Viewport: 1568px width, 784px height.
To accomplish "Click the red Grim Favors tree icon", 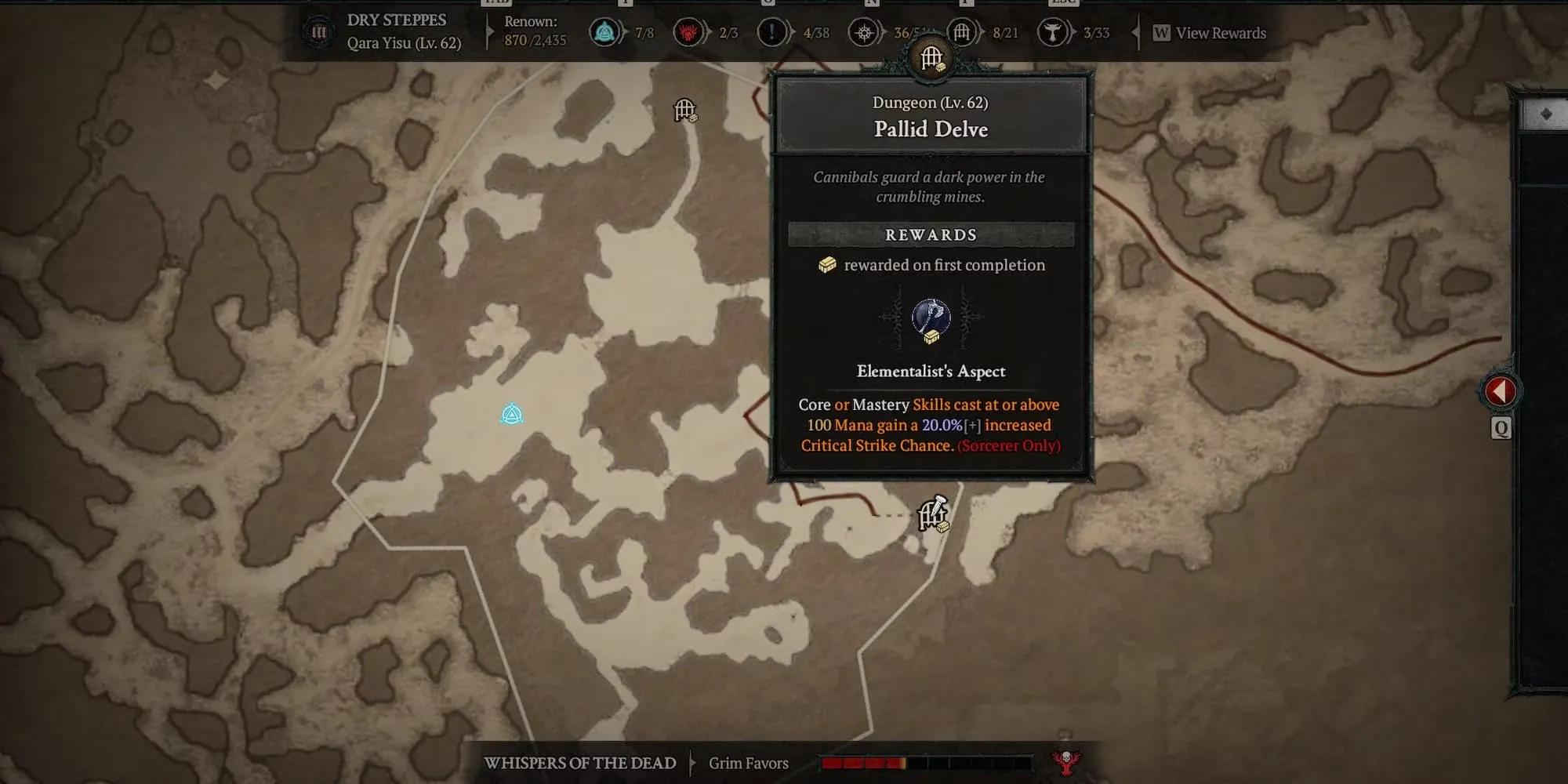I will coord(1065,761).
